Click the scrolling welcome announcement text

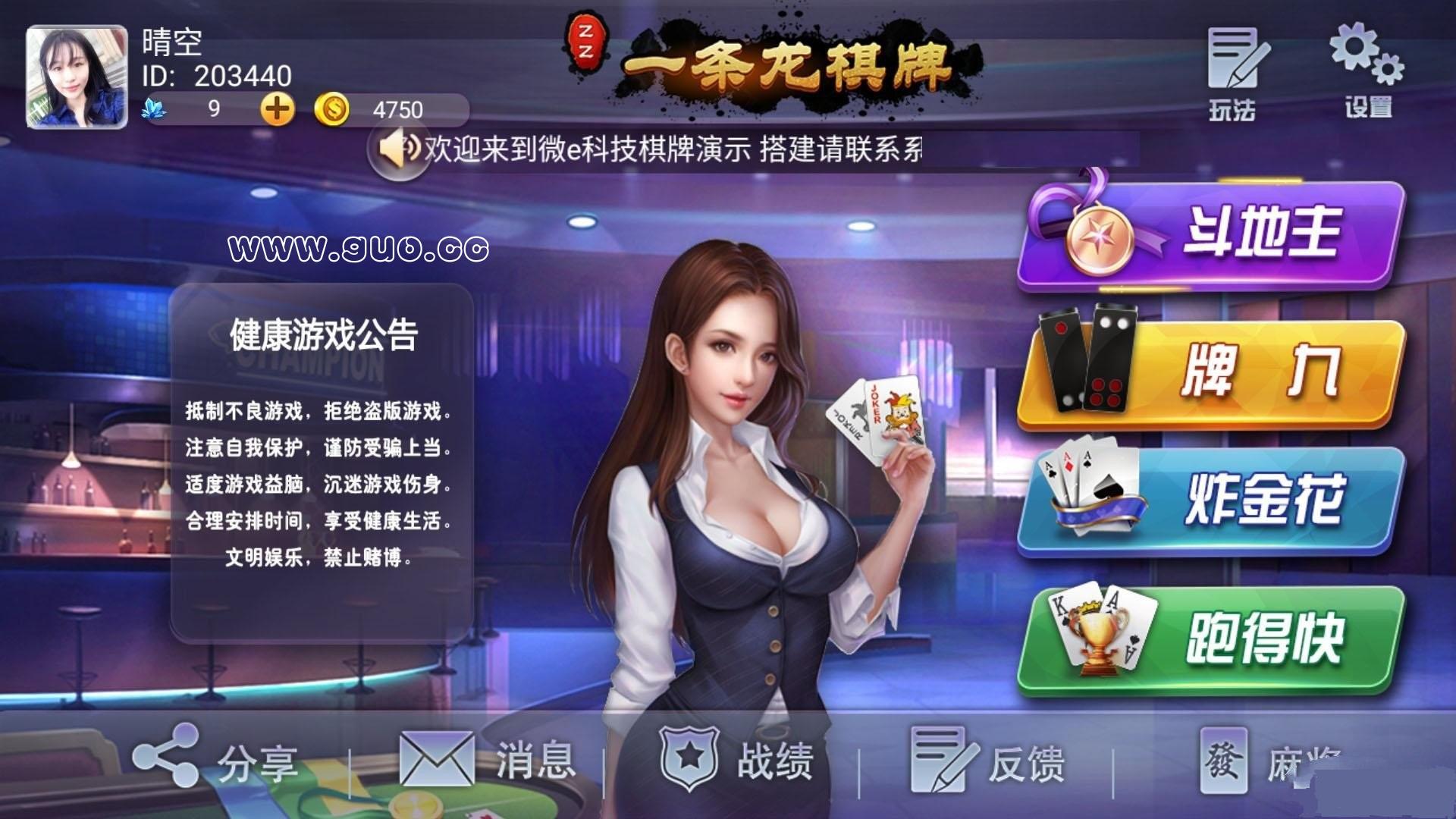pyautogui.click(x=667, y=150)
